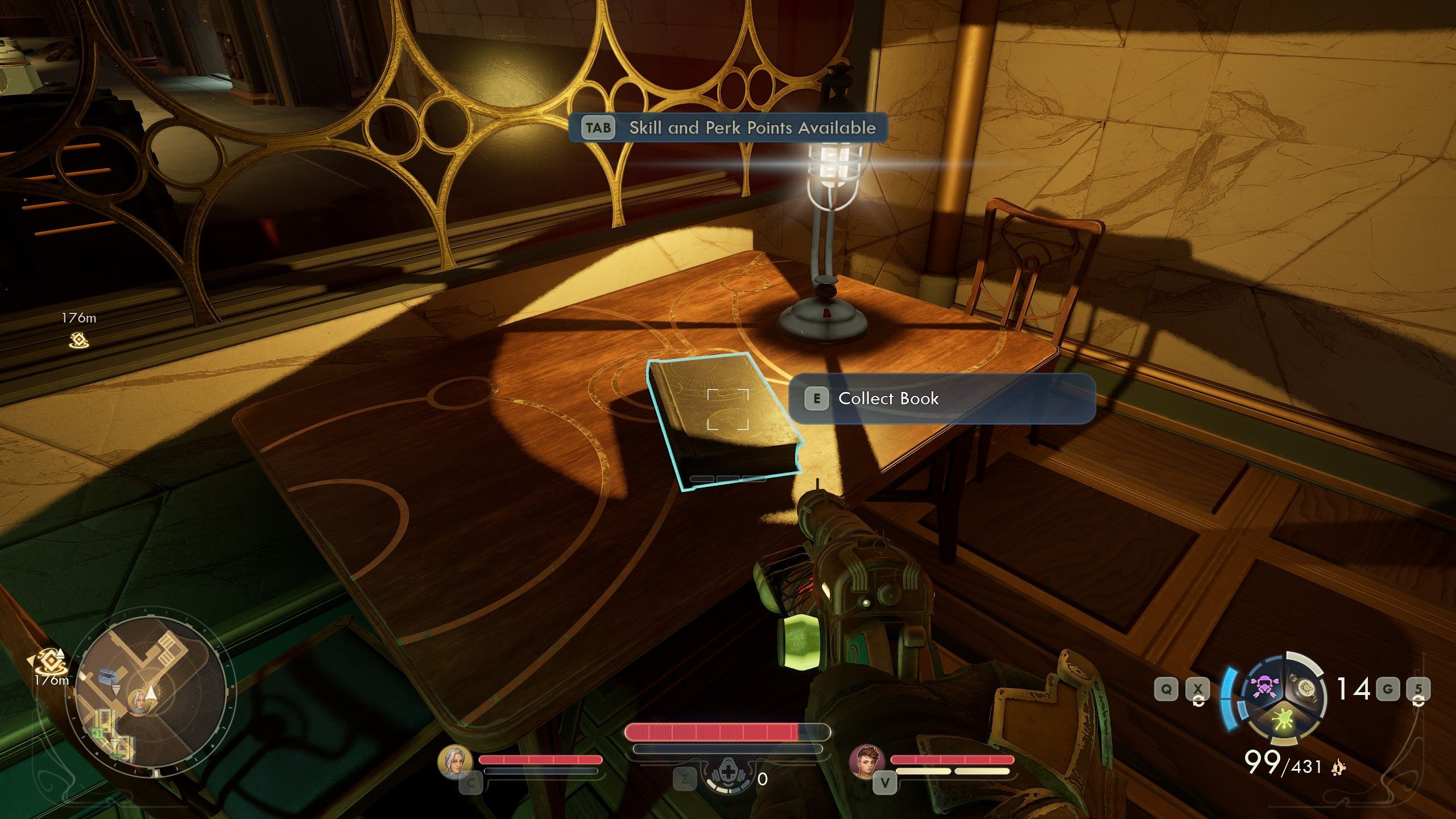Select the grey-haired companion portrait
1456x819 pixels.
(456, 762)
